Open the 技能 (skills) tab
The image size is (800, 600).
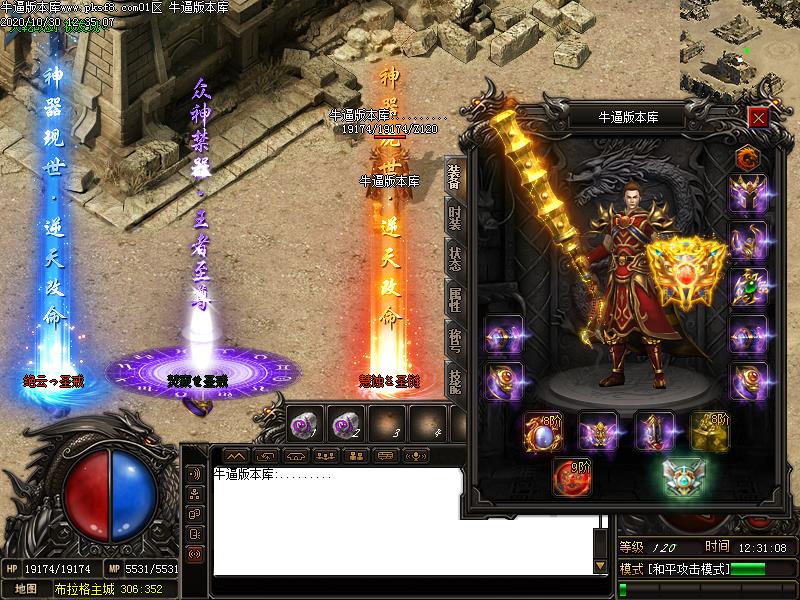coord(454,381)
